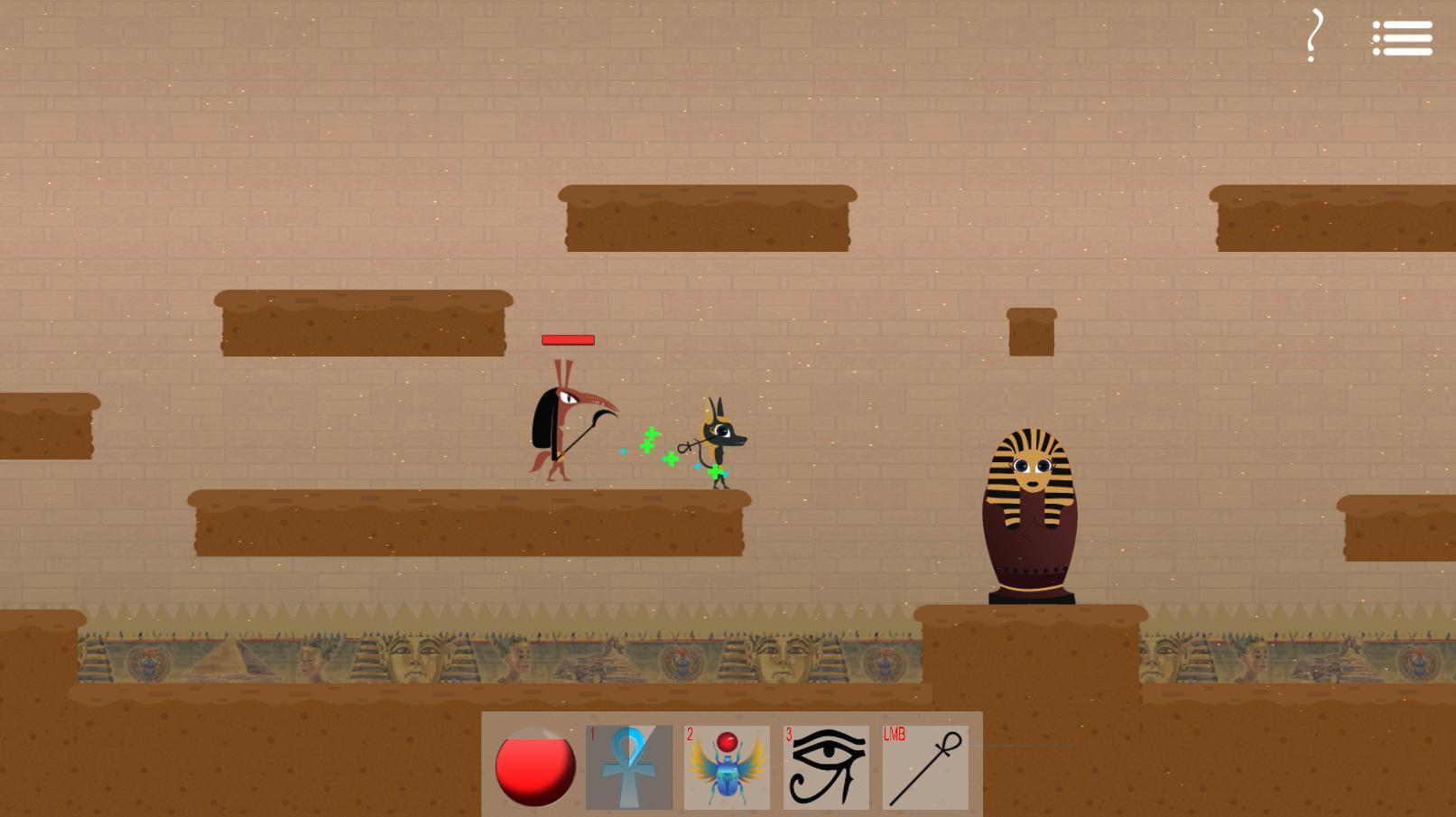Toggle the Ankh ability's cooldown overlay
The image size is (1456, 817).
point(628,764)
